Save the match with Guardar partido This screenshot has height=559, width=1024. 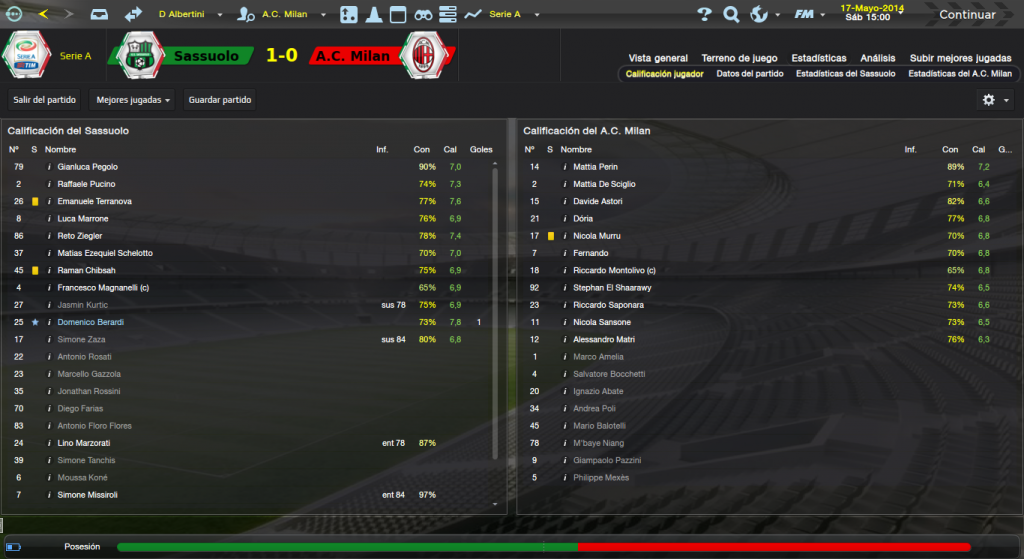pos(220,100)
